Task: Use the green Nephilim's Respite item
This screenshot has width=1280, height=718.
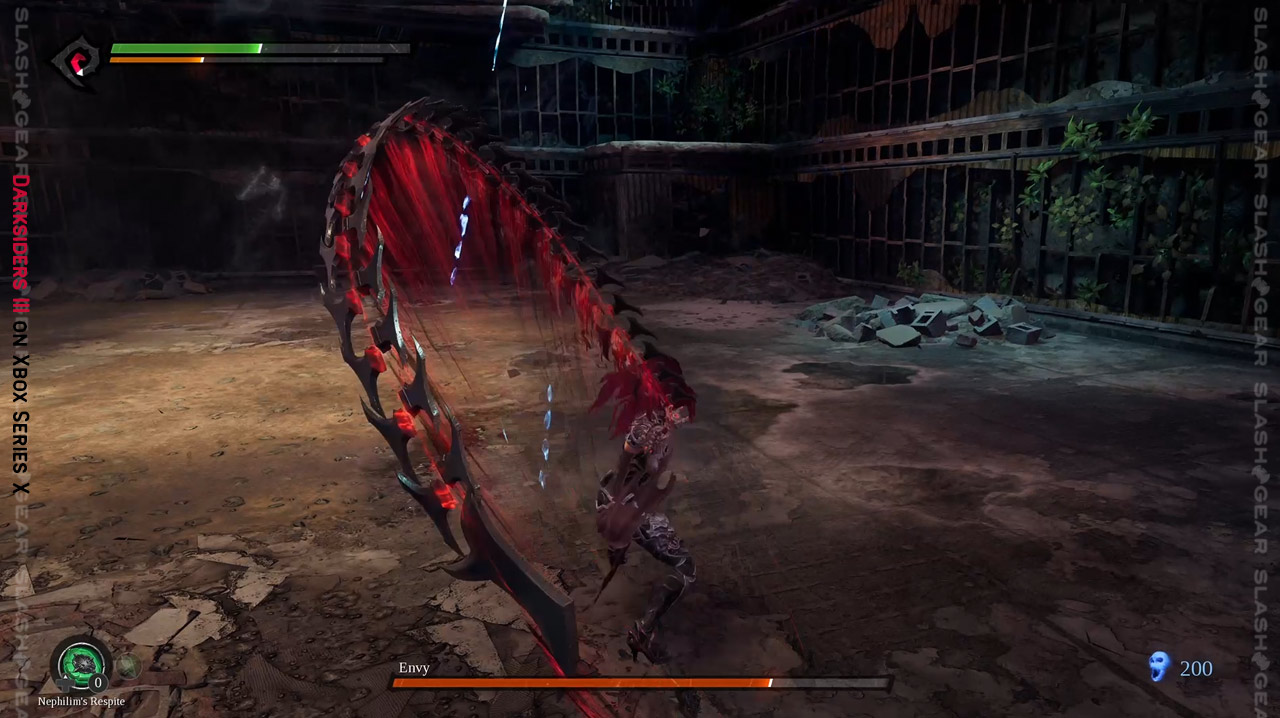Action: click(x=80, y=664)
